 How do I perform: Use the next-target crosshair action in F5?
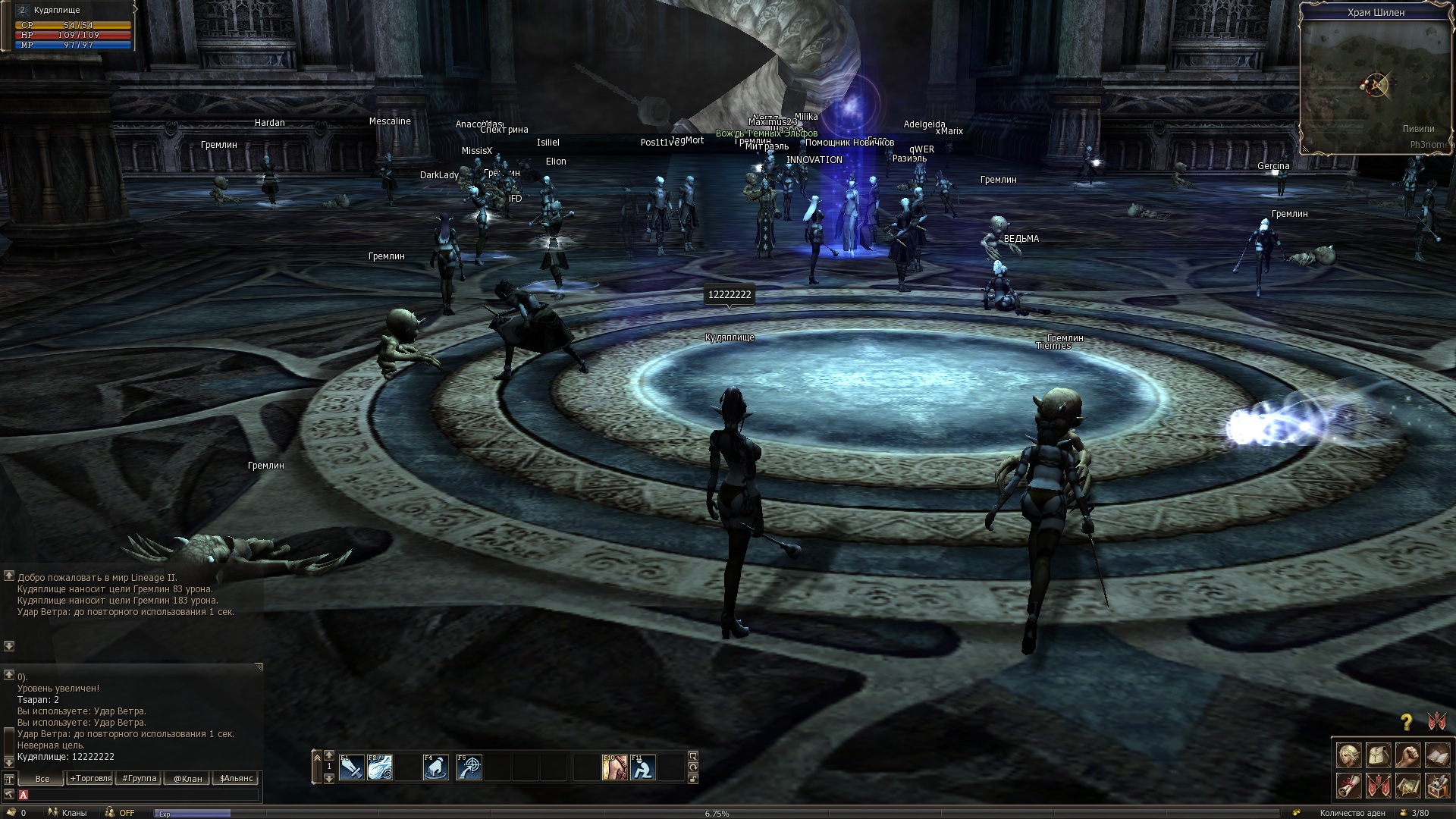[x=469, y=767]
